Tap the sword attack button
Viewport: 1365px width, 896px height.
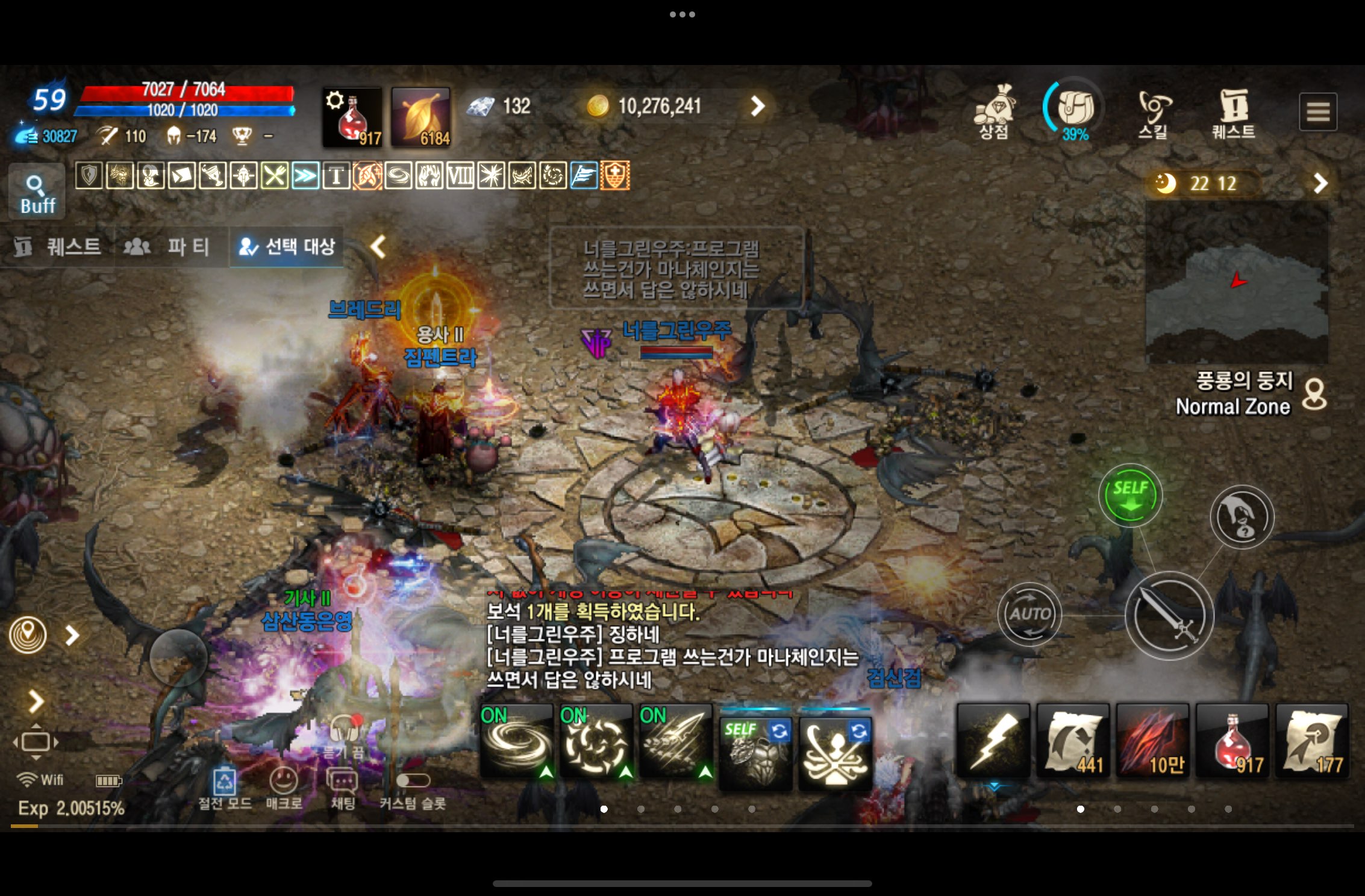coord(1169,615)
